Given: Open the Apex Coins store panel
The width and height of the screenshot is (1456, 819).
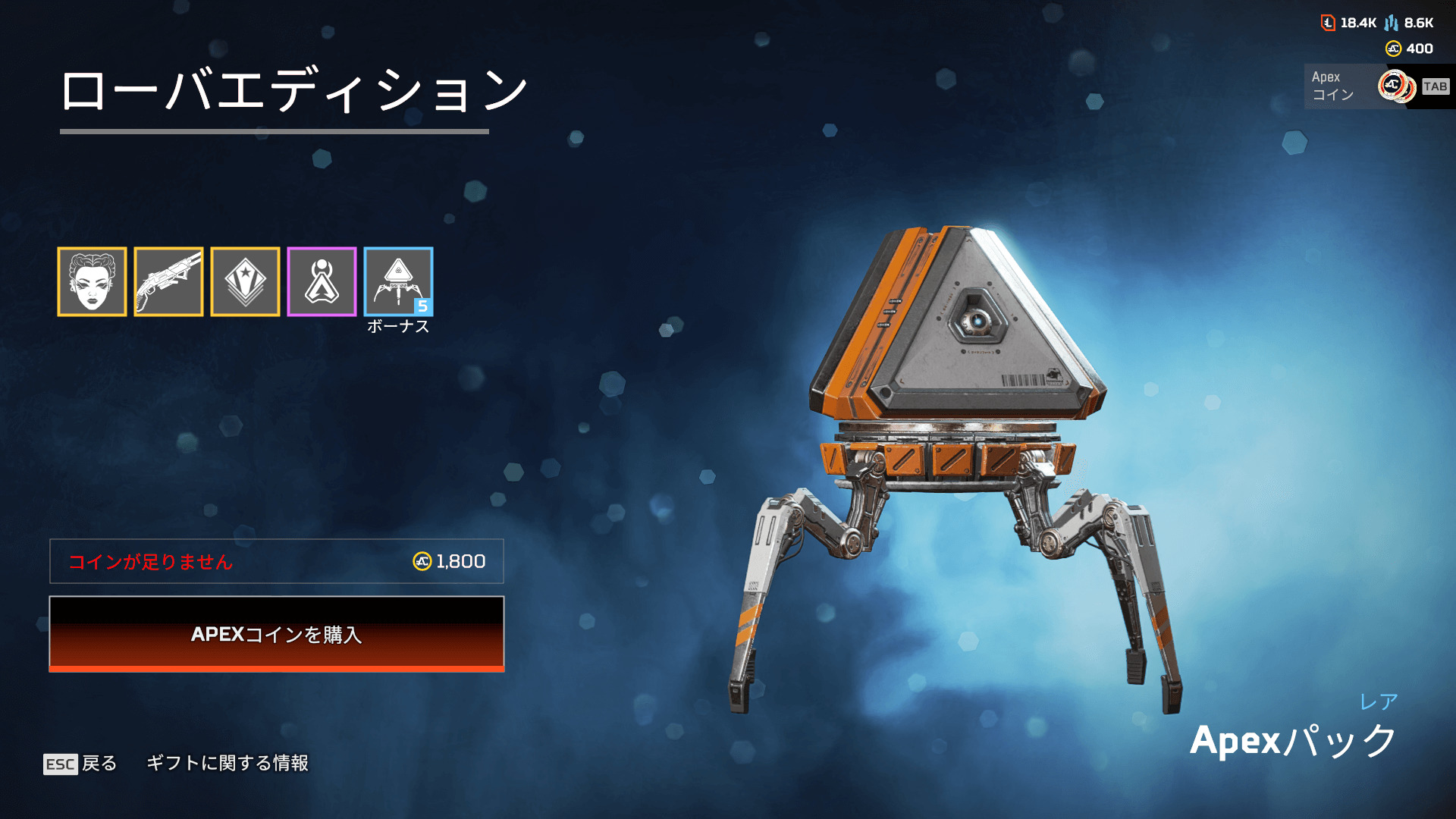Looking at the screenshot, I should [x=1376, y=86].
